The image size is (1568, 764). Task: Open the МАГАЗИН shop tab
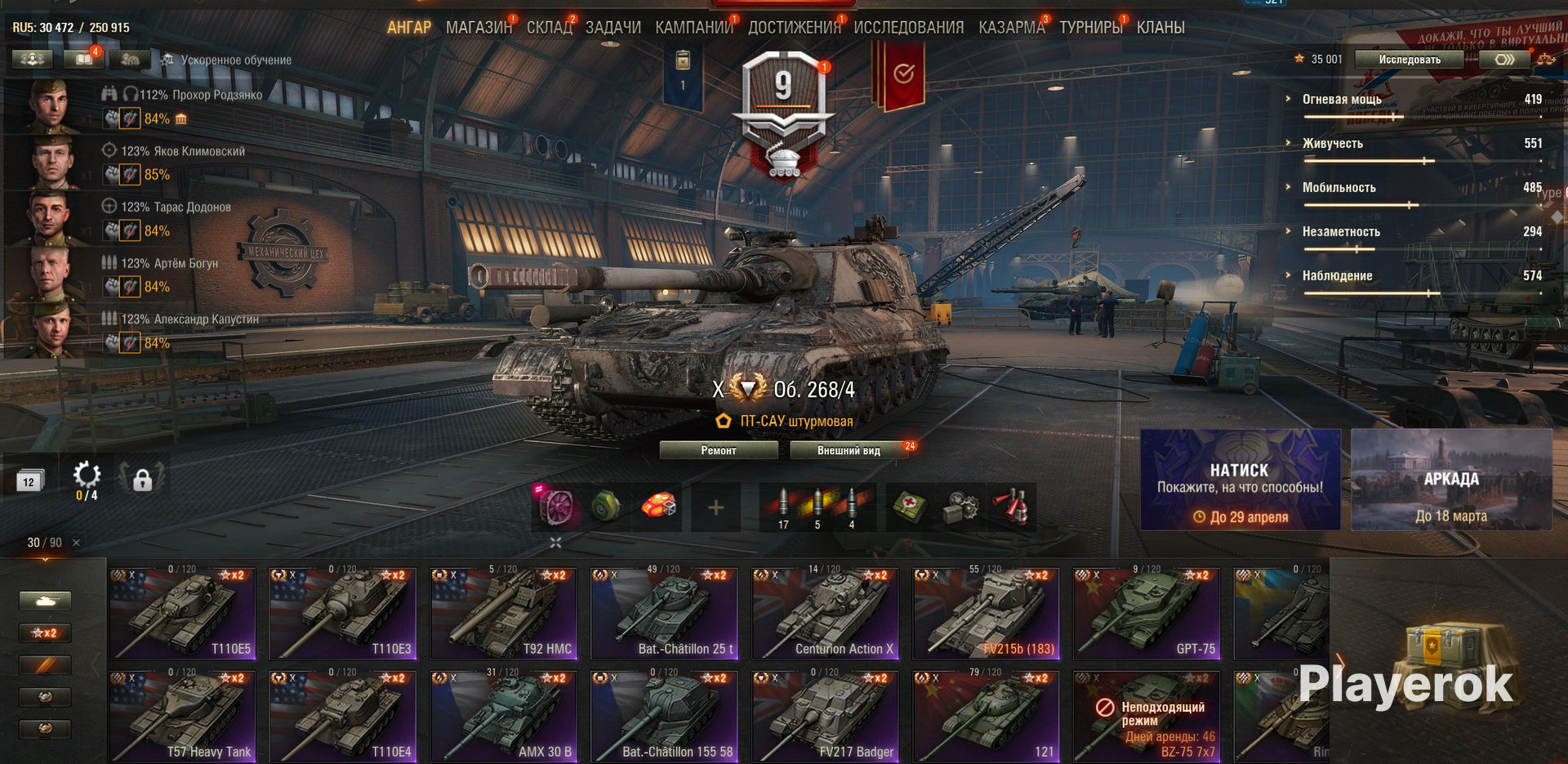478,28
